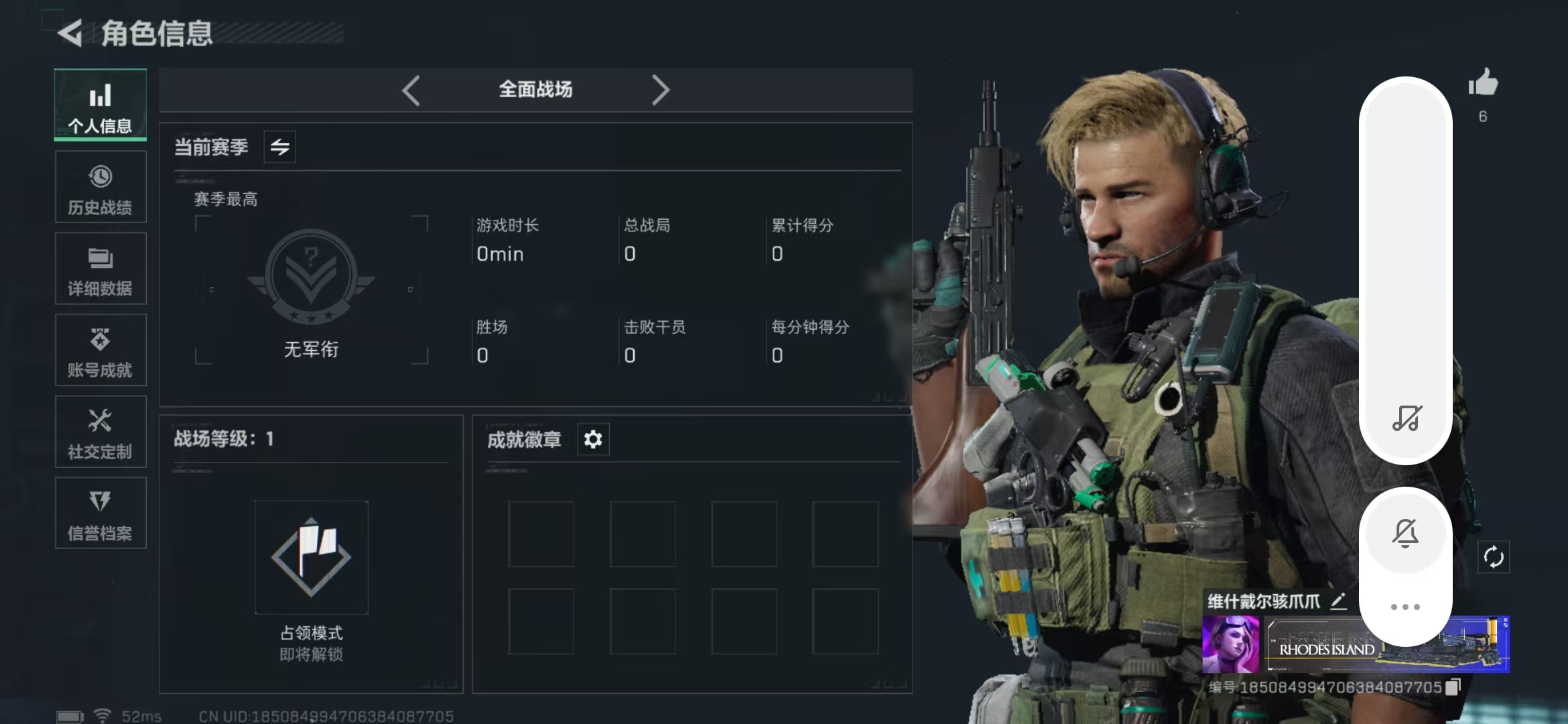The image size is (1568, 724).
Task: Edit the player name with pencil icon
Action: click(x=1338, y=601)
